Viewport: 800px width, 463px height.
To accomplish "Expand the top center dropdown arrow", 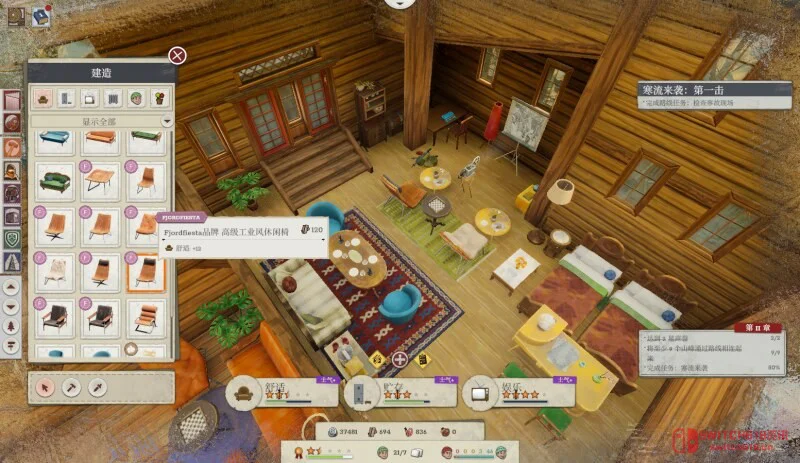I will click(401, 4).
